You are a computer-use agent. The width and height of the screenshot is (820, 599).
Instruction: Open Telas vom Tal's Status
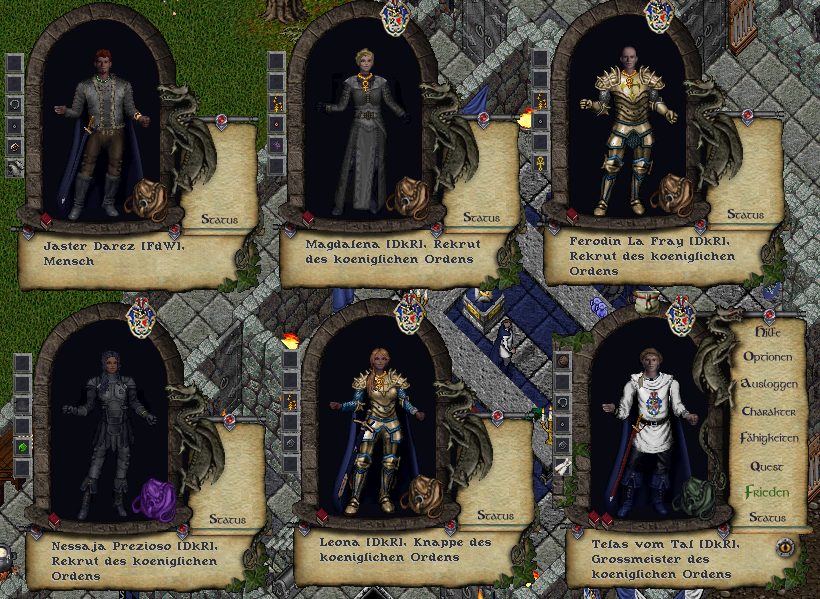(x=768, y=518)
